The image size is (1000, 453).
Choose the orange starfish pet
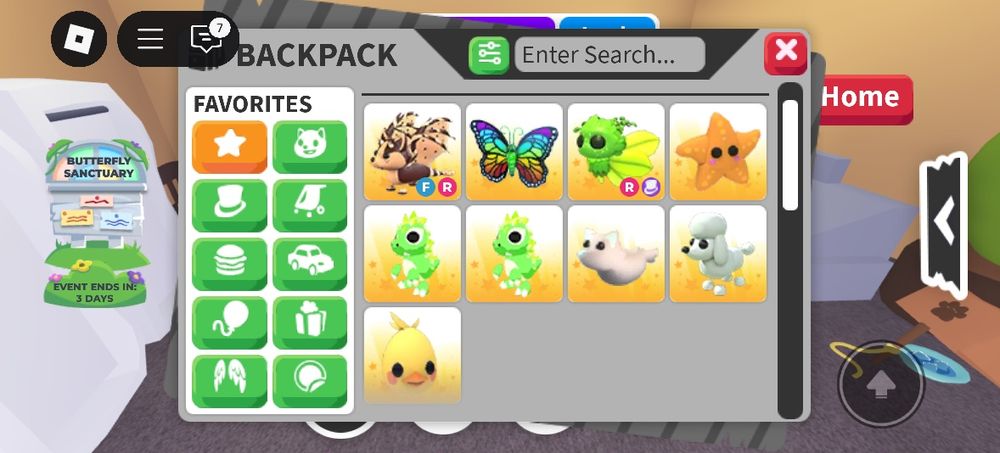click(x=718, y=151)
